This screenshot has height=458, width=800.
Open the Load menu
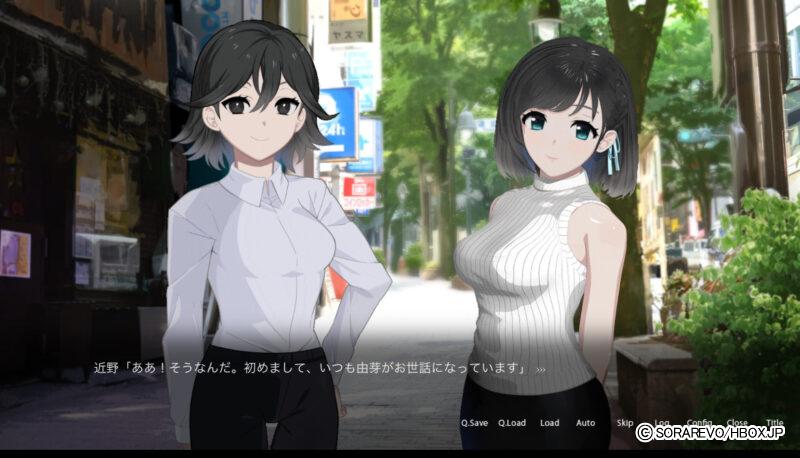pyautogui.click(x=550, y=423)
